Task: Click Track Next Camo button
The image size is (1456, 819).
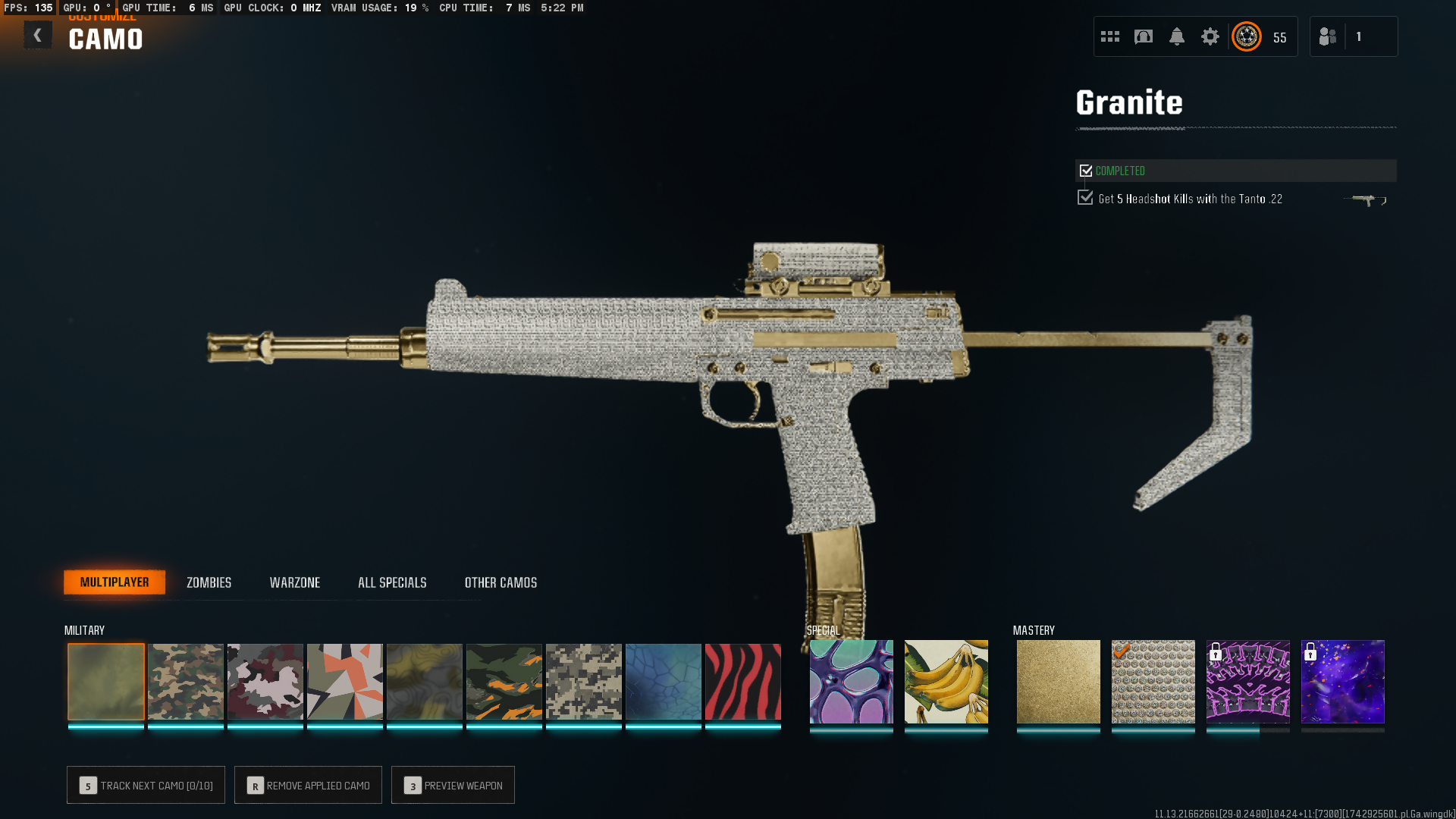Action: click(x=146, y=785)
